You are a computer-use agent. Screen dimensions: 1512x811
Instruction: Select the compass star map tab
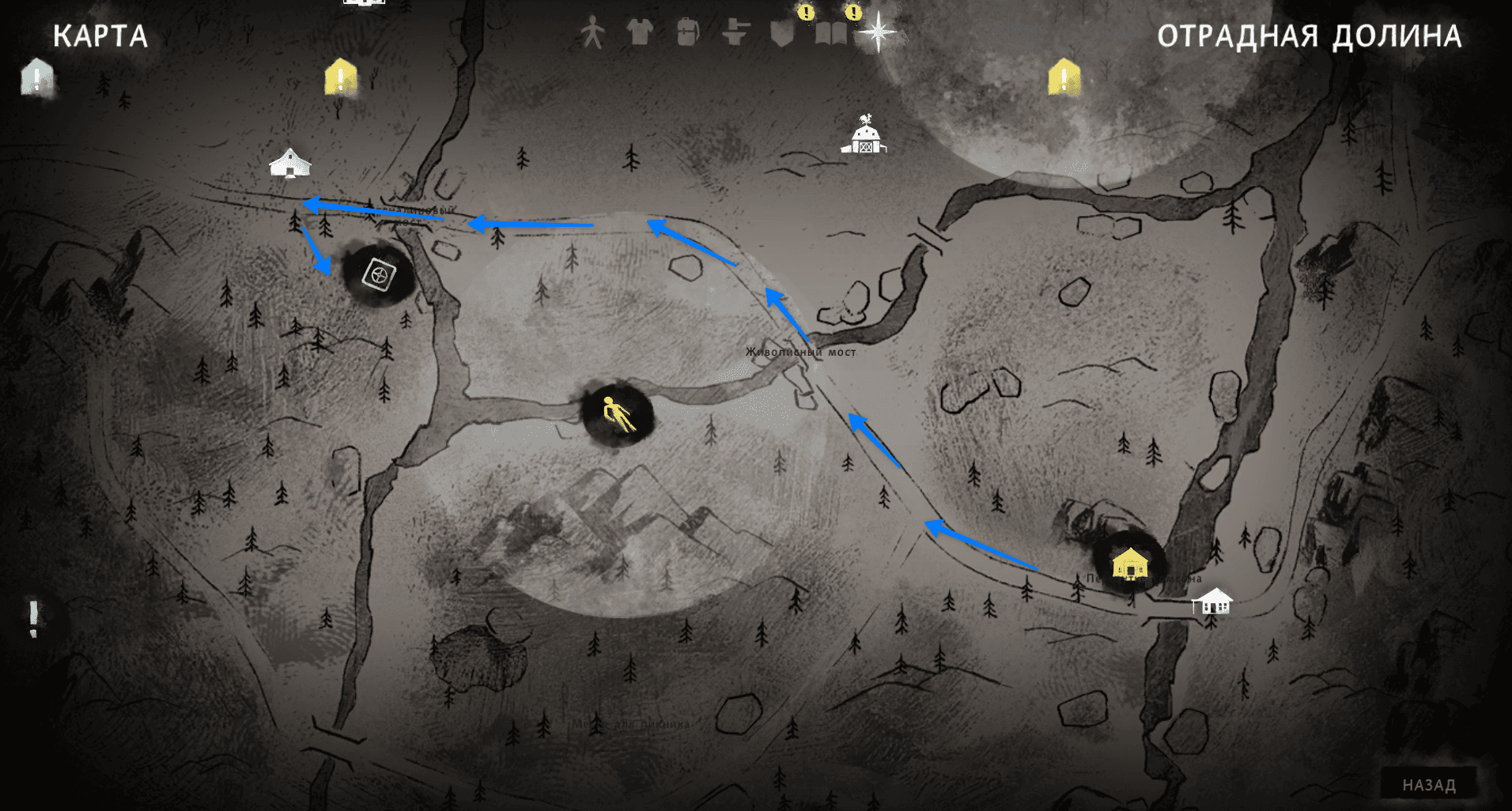878,33
